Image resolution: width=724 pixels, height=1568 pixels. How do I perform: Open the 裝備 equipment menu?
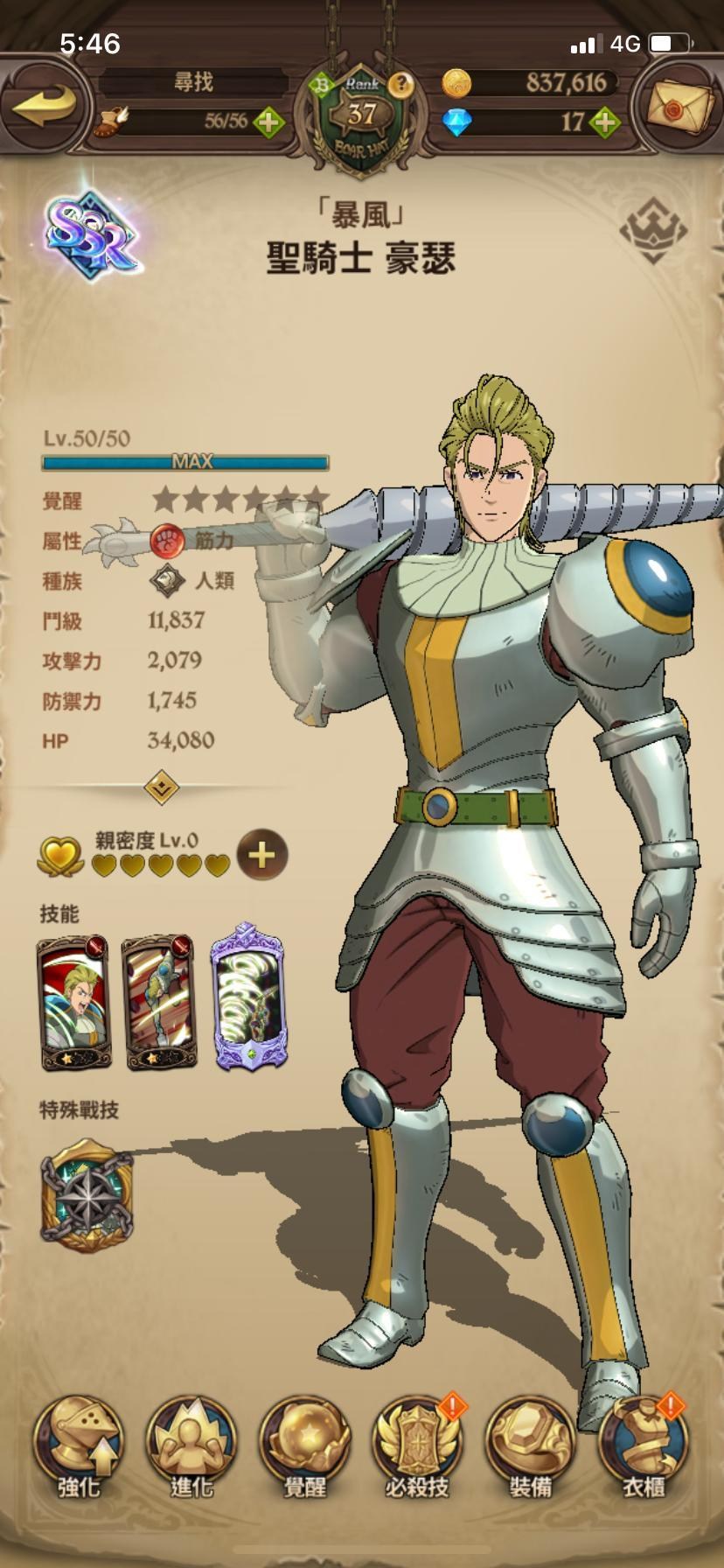(x=530, y=1446)
